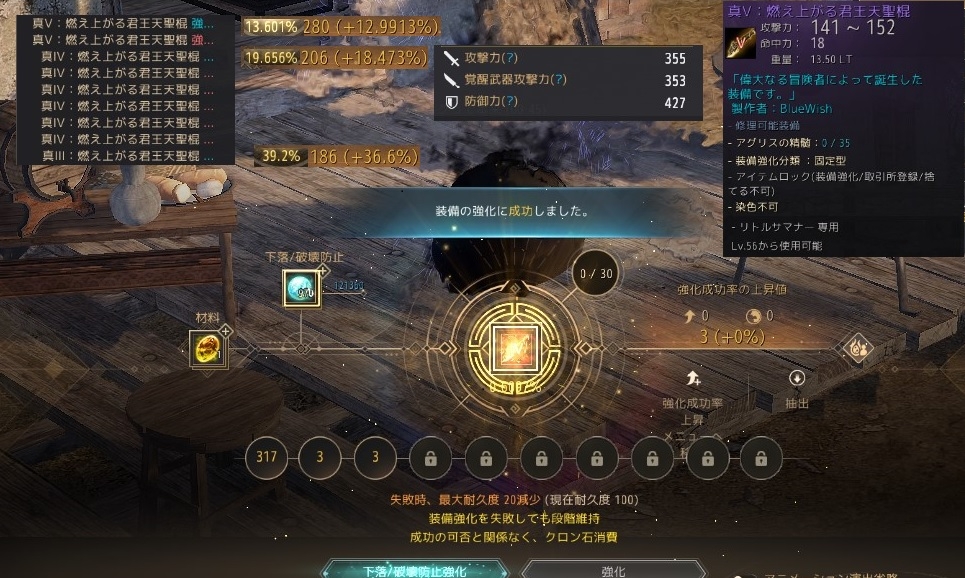This screenshot has height=578, width=965.
Task: Click the diamond icon at right track end
Action: point(858,349)
